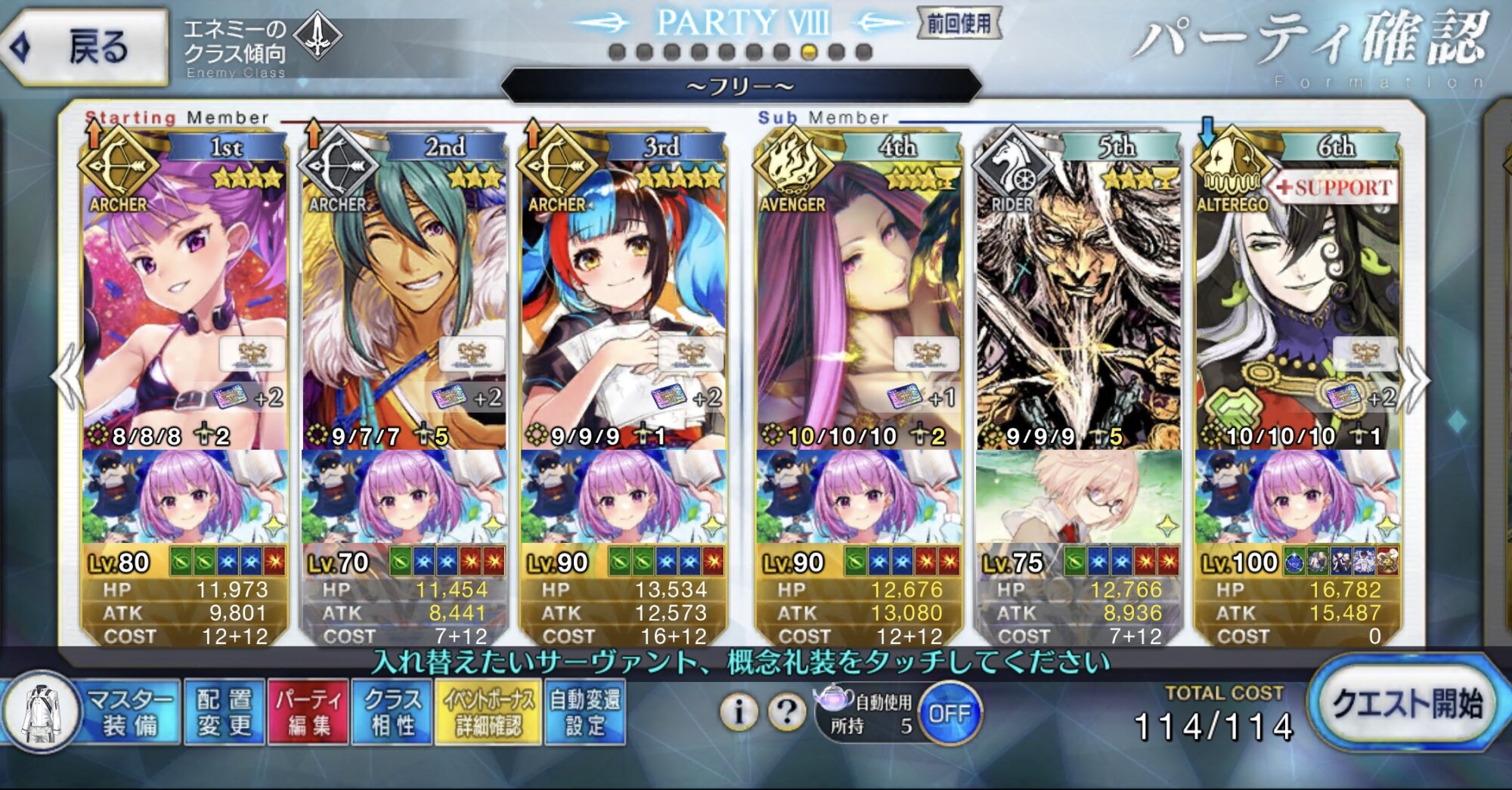Show クラス相性 class affinity chart
Image resolution: width=1512 pixels, height=790 pixels.
pos(392,712)
